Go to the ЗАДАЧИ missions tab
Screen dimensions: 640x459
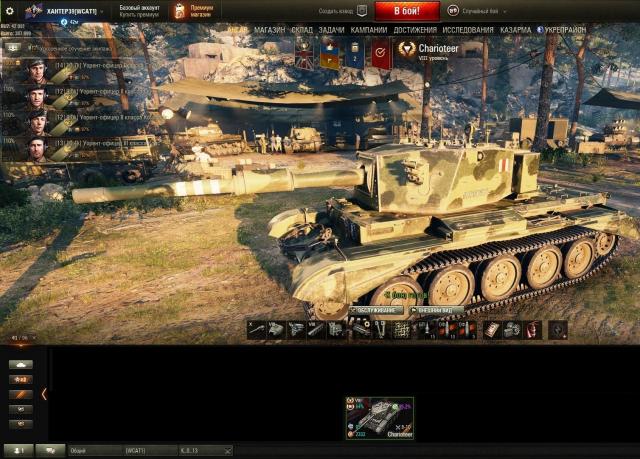tap(332, 30)
